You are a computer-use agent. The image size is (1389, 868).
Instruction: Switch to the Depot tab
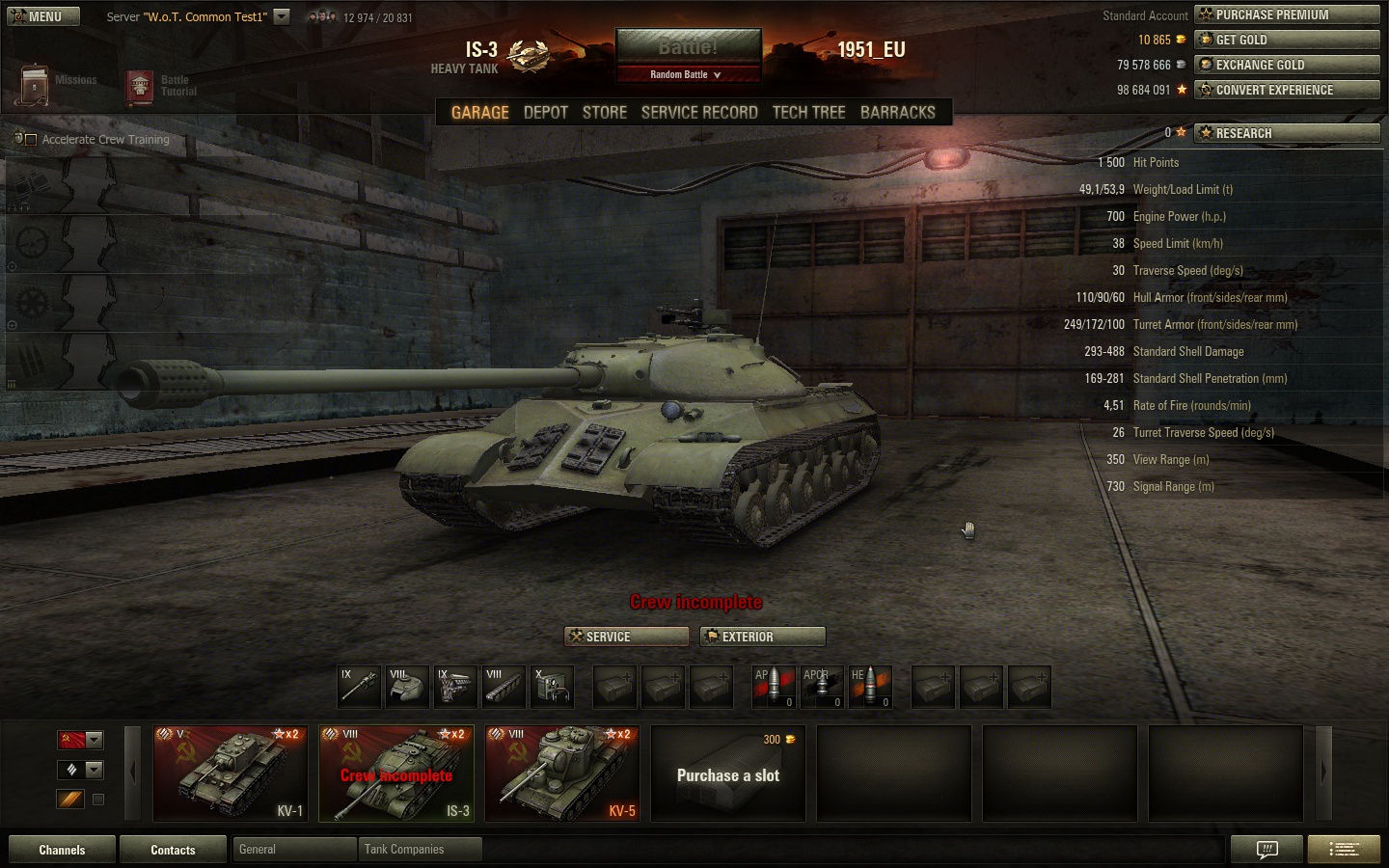click(545, 112)
